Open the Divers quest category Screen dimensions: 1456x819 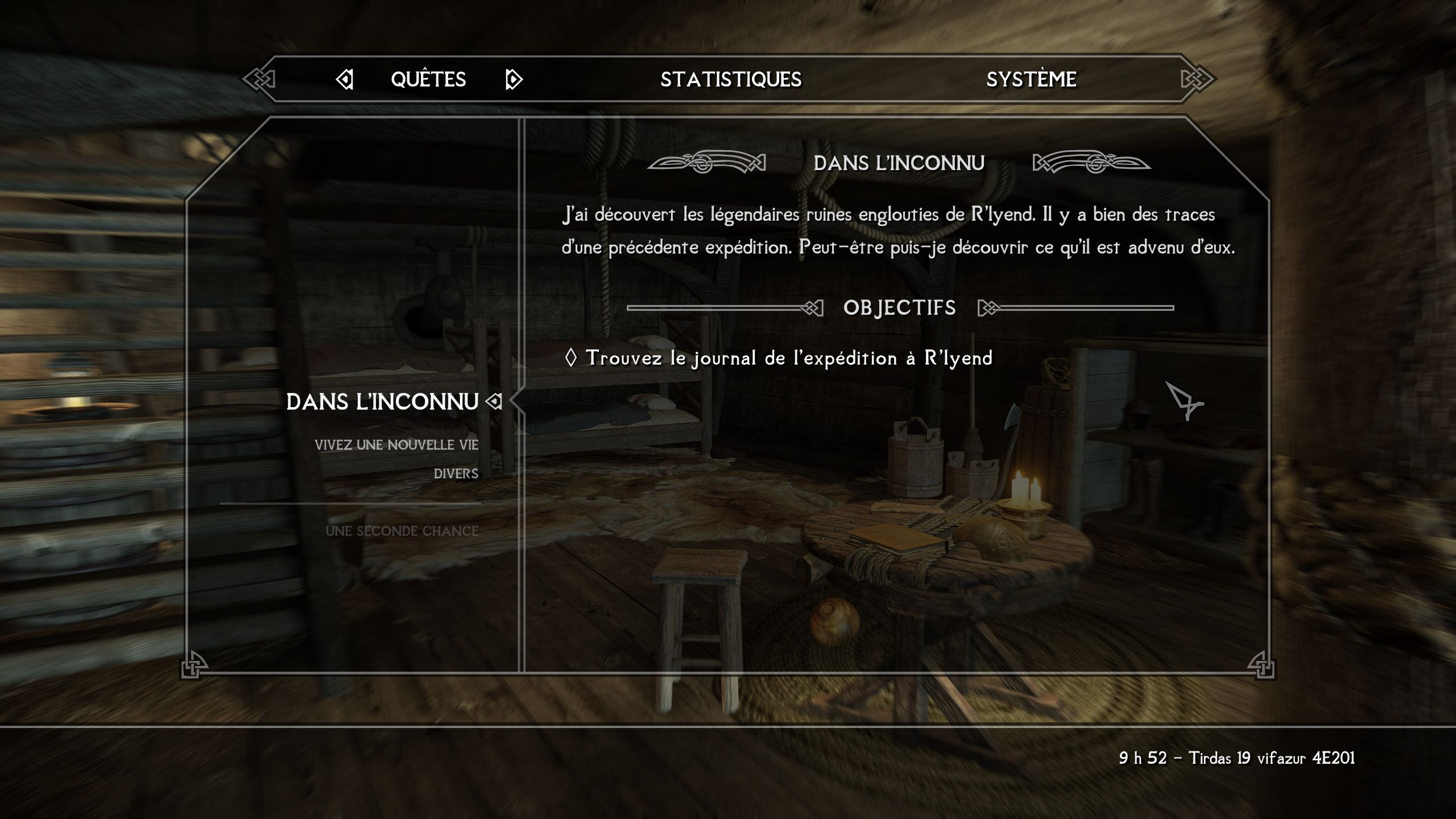pyautogui.click(x=456, y=474)
